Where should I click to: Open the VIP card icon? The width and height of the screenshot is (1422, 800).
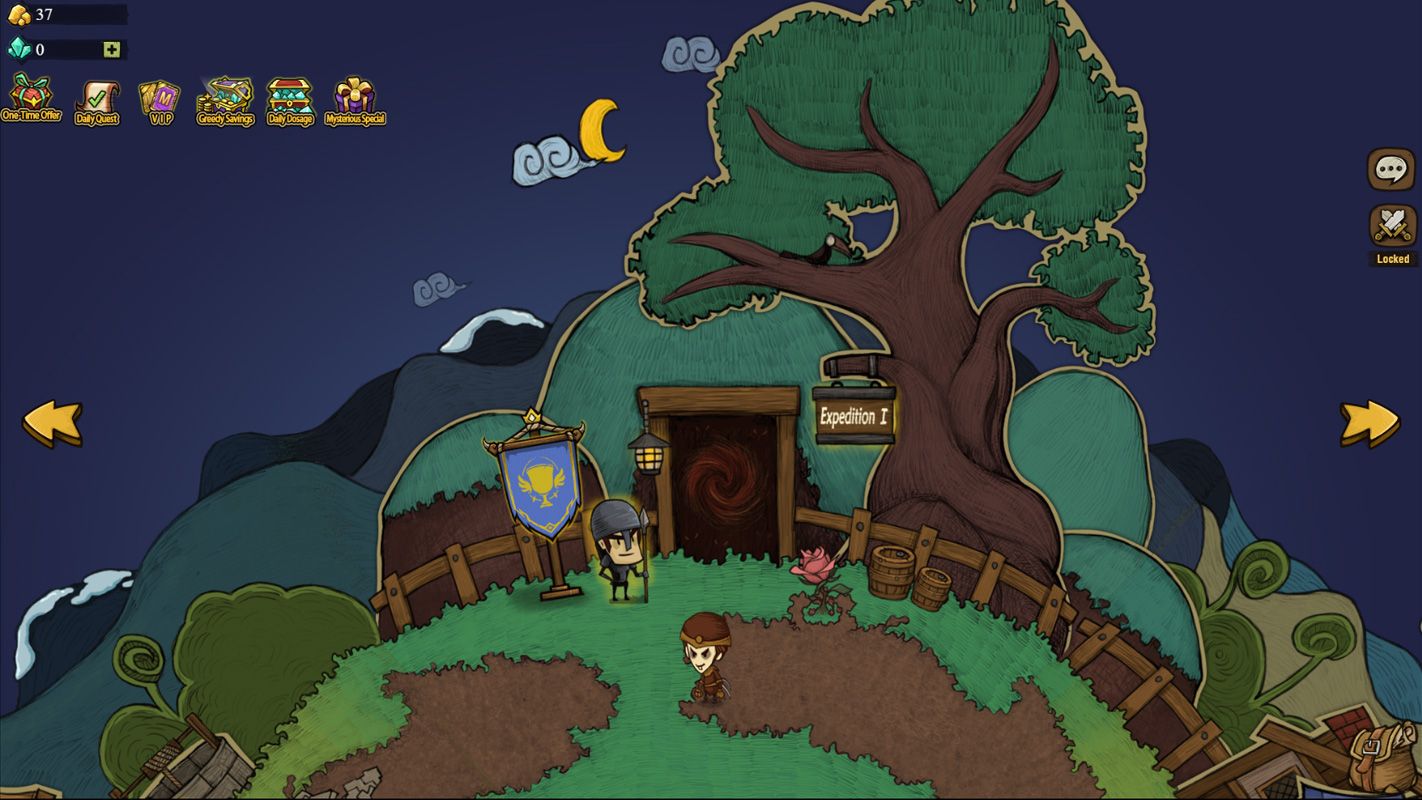(159, 98)
